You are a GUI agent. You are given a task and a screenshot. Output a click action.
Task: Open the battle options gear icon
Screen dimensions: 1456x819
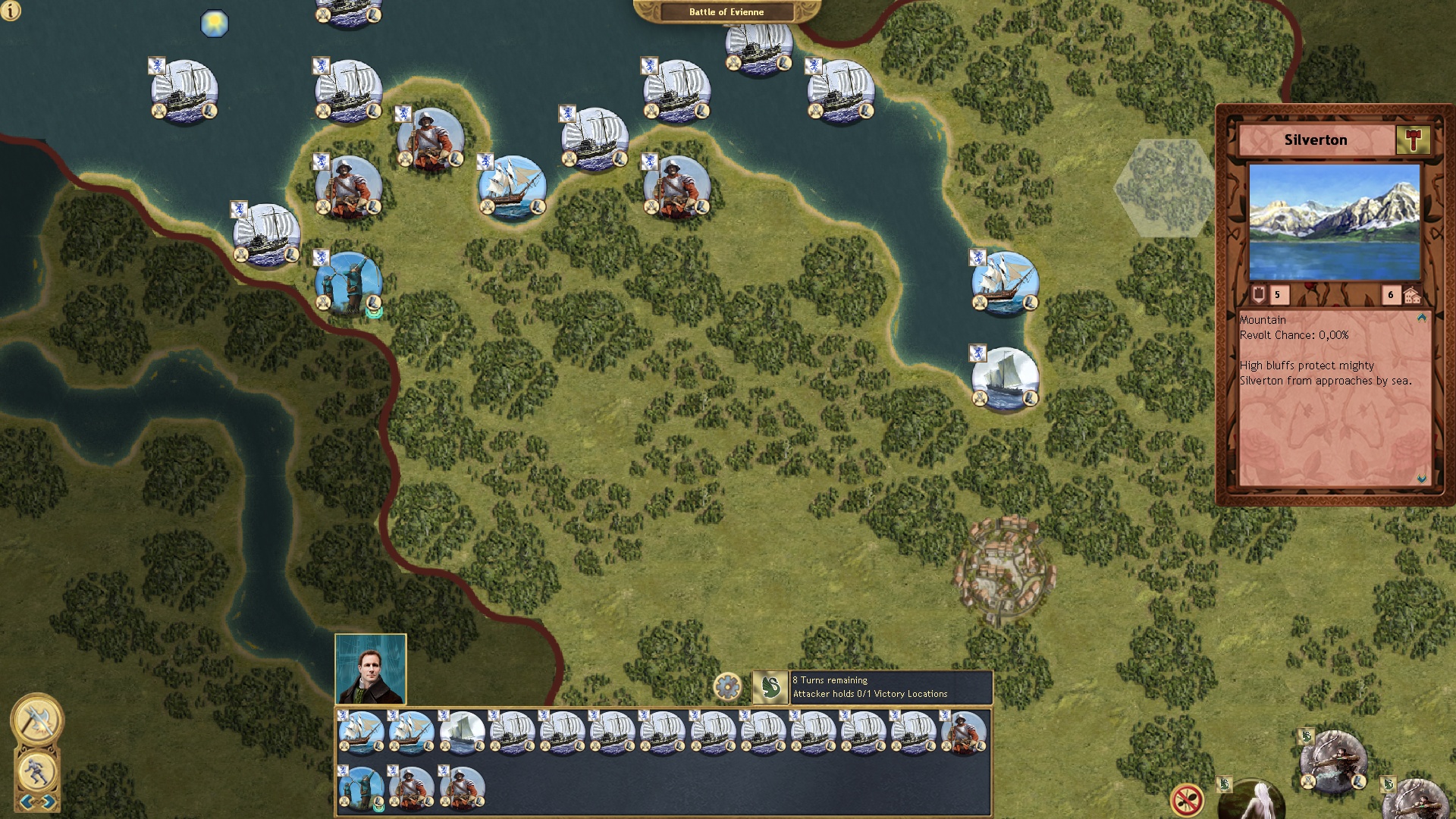click(x=728, y=685)
